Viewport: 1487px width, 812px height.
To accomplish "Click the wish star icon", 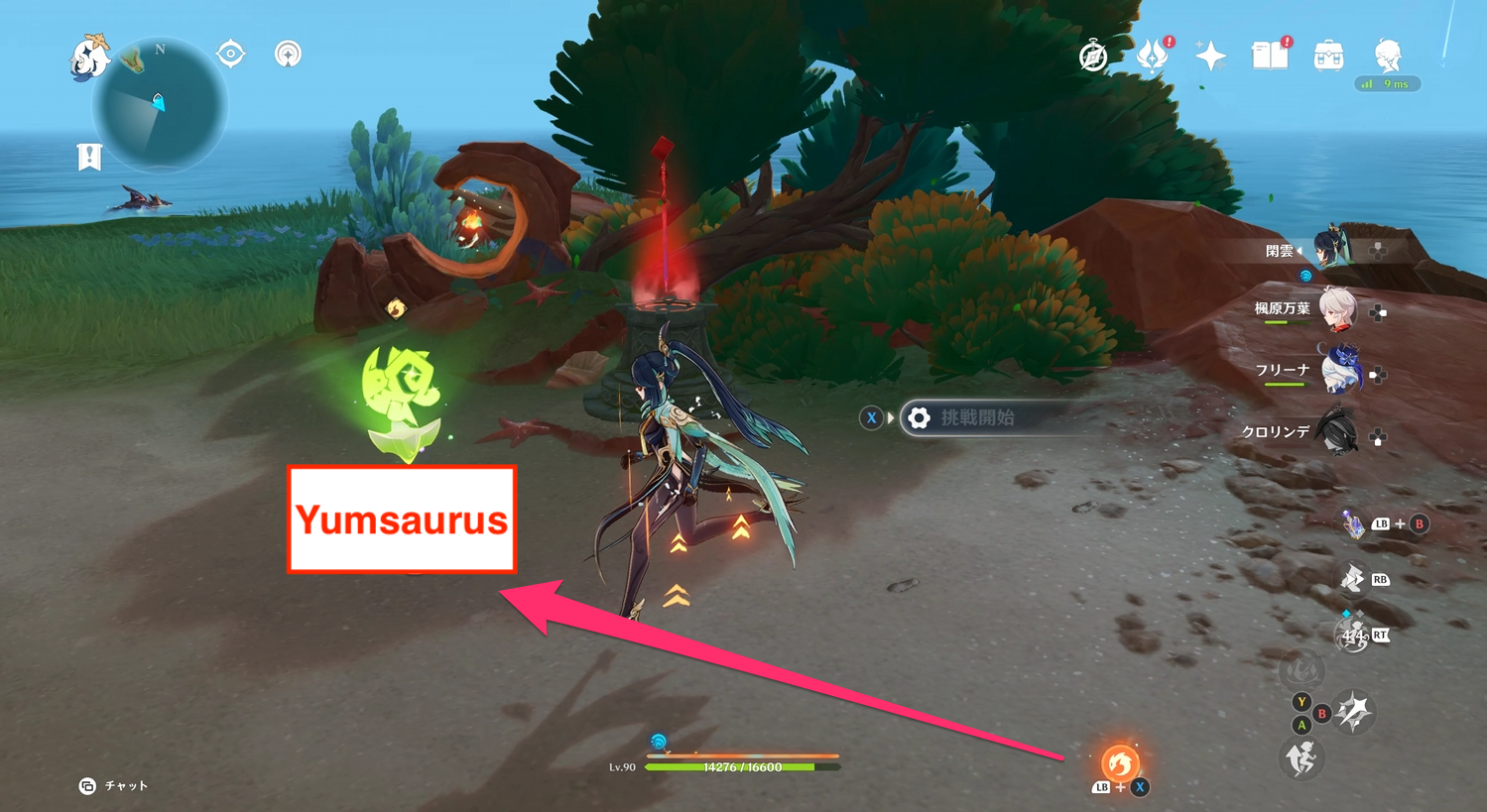I will click(1210, 56).
